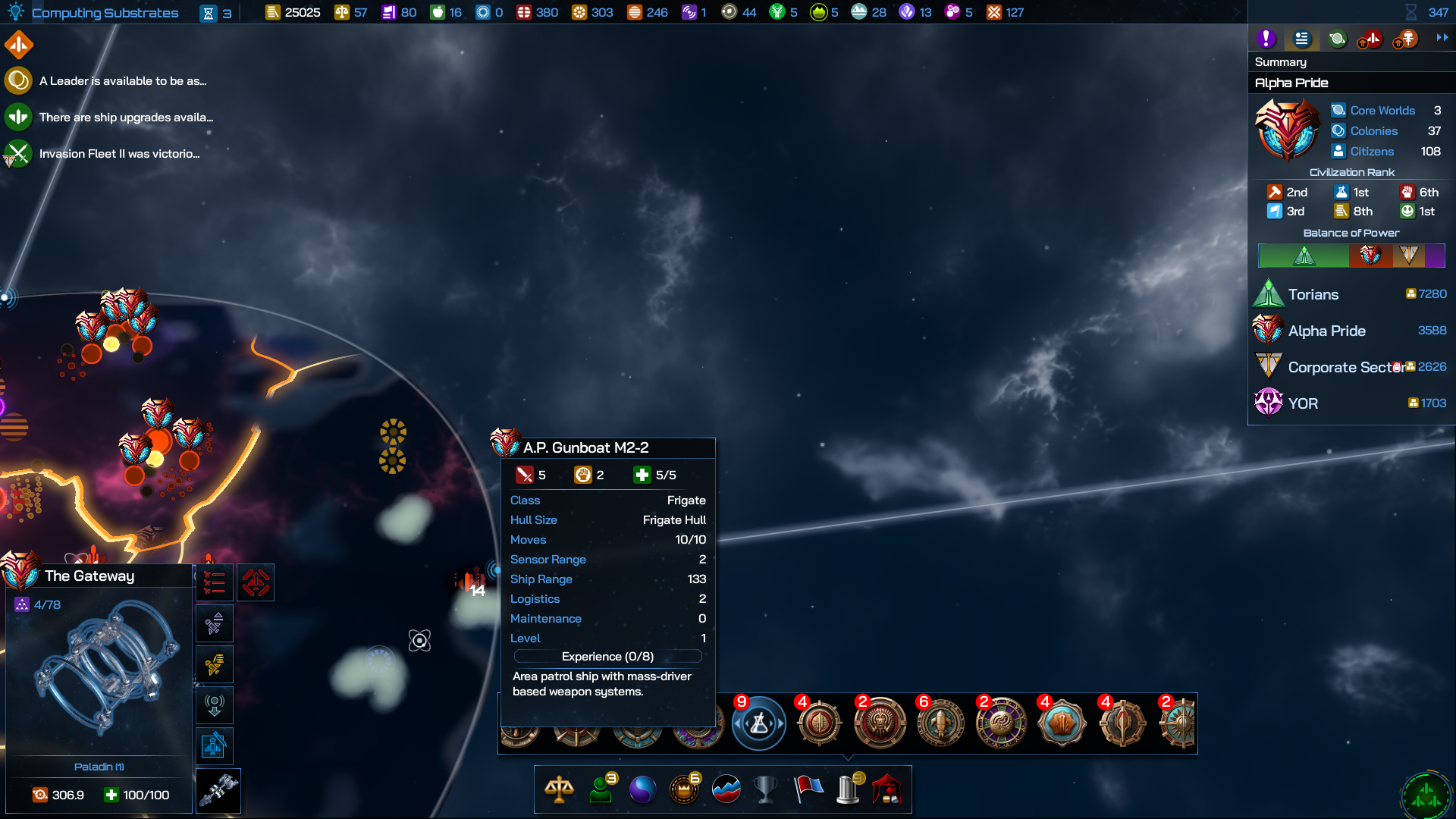Open the silver trophy icon
Image resolution: width=1456 pixels, height=819 pixels.
coord(766,789)
